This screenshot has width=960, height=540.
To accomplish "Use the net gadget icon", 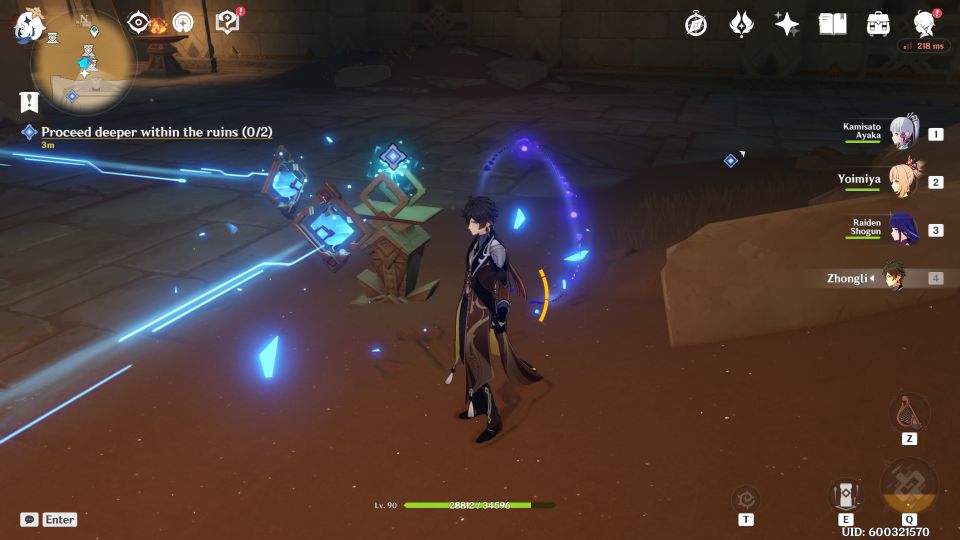I will (908, 411).
